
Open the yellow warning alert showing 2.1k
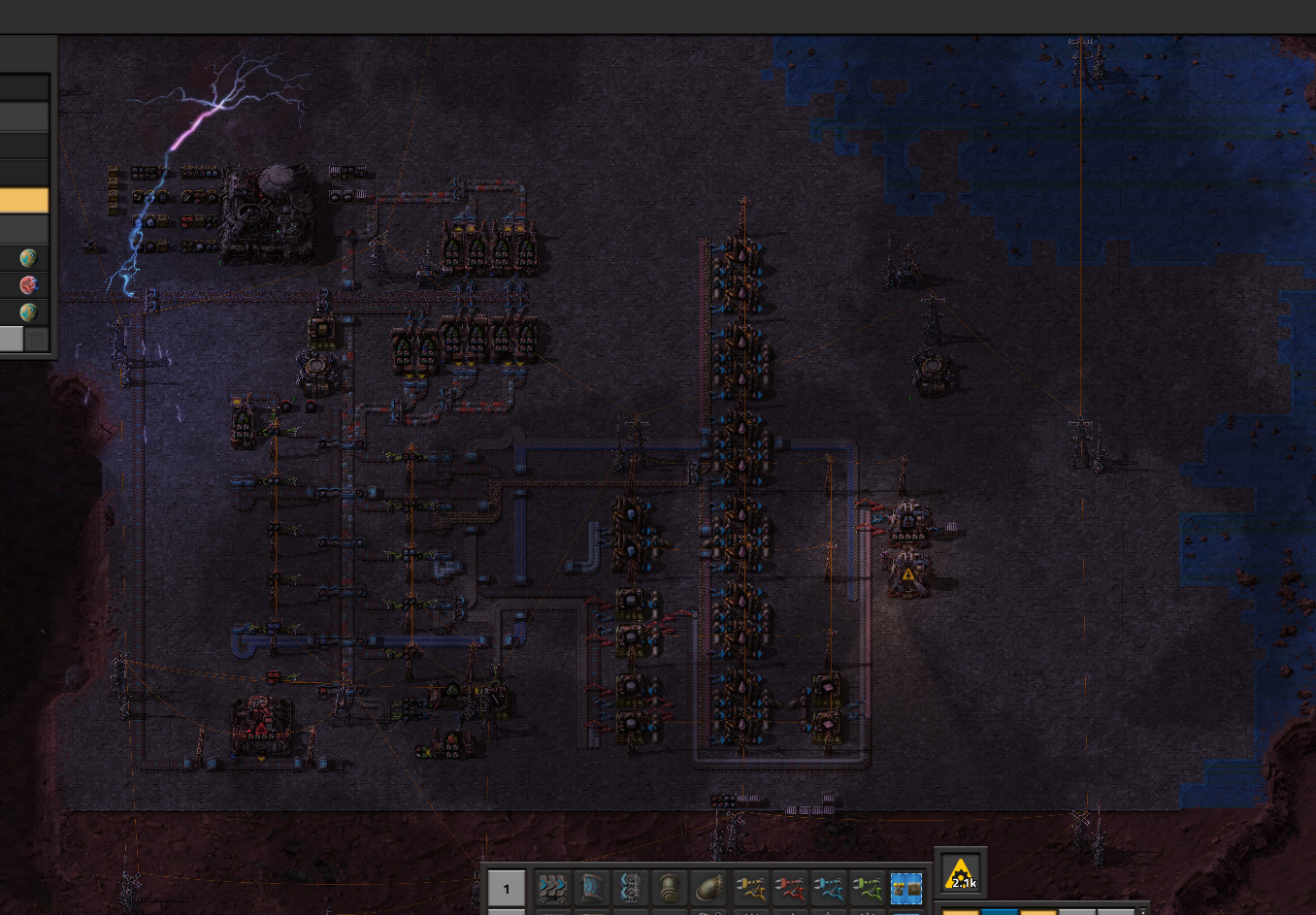961,873
